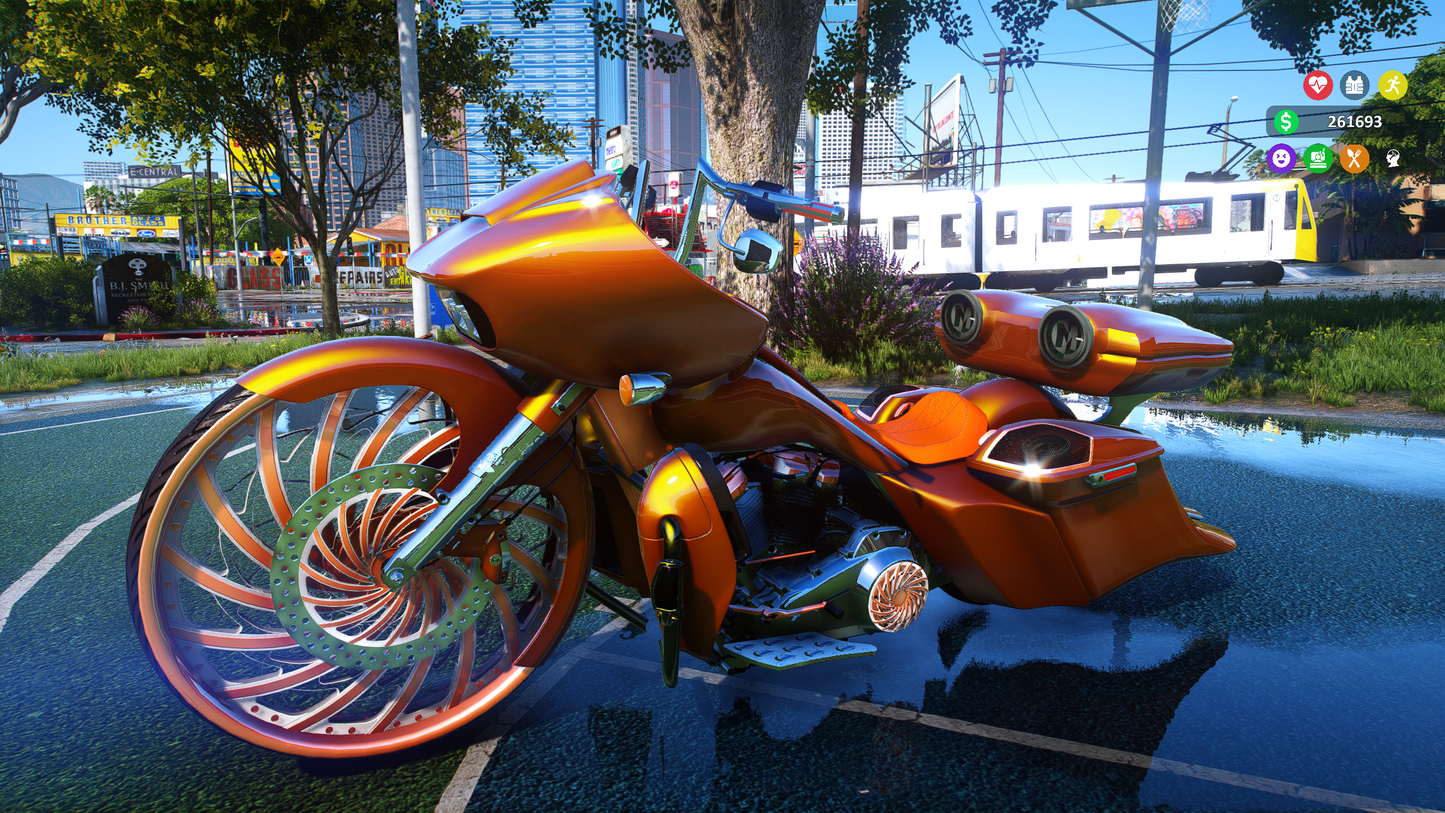This screenshot has height=813, width=1445.
Task: Click the green radio icon
Action: 1318,158
